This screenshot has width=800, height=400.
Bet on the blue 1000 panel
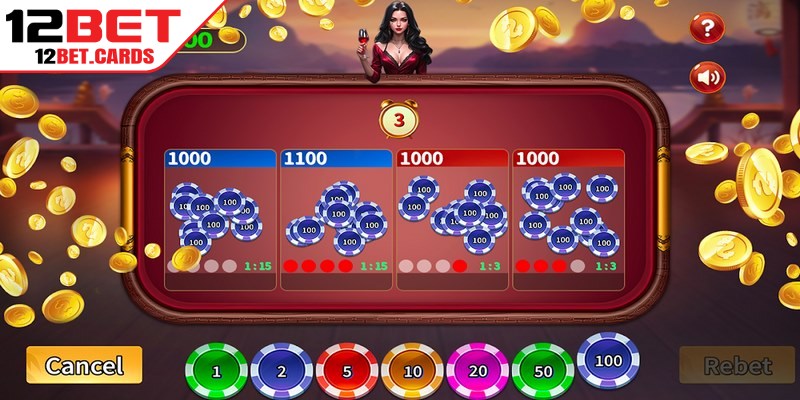220,220
